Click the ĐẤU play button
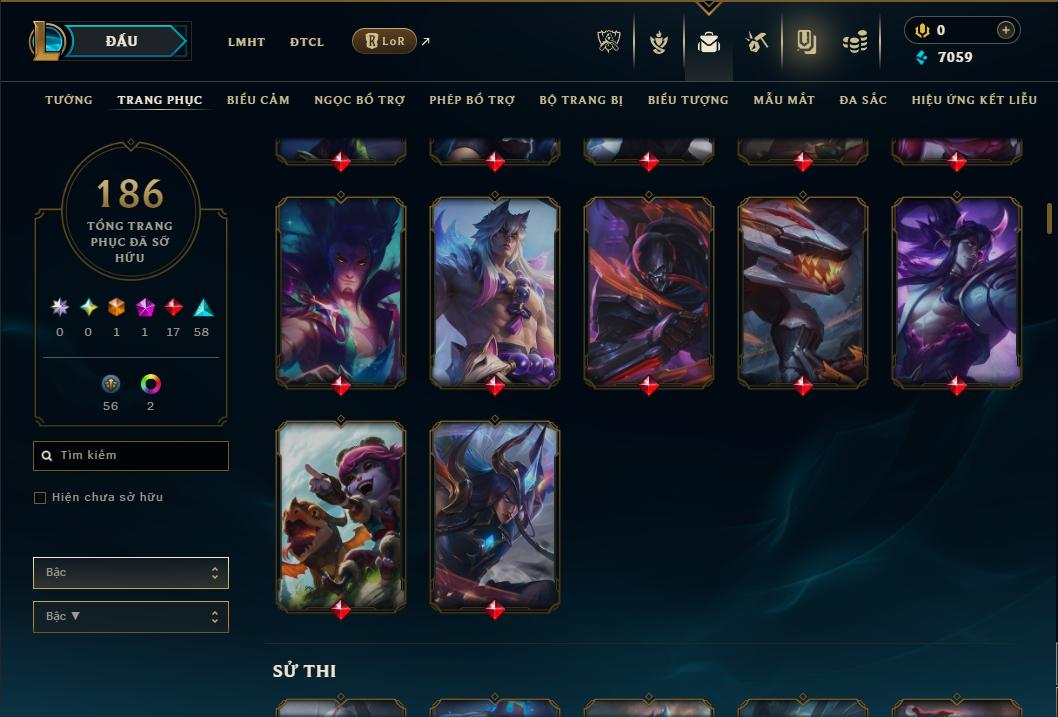 click(x=122, y=41)
